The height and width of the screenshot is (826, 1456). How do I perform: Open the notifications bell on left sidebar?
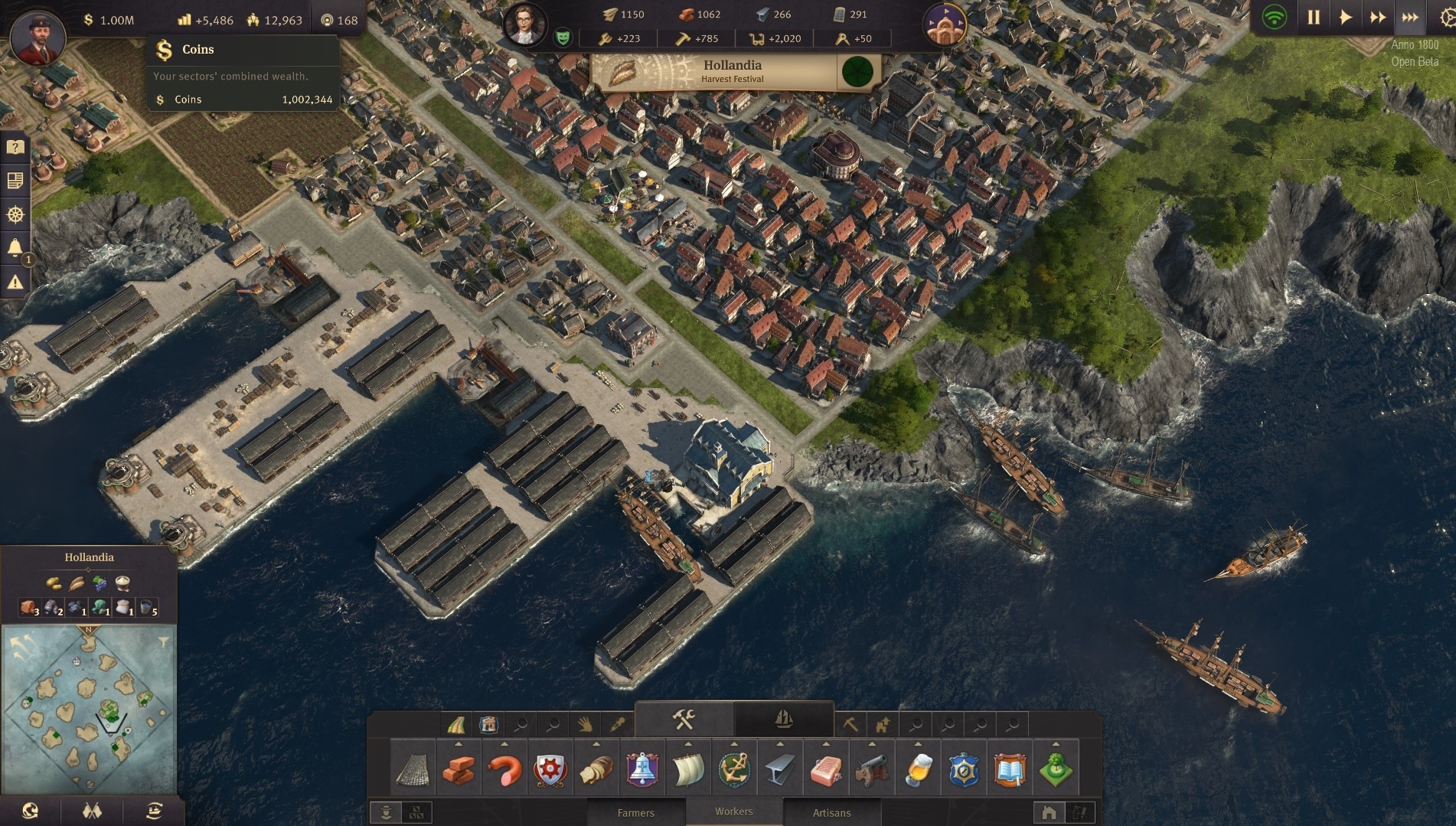pyautogui.click(x=15, y=247)
